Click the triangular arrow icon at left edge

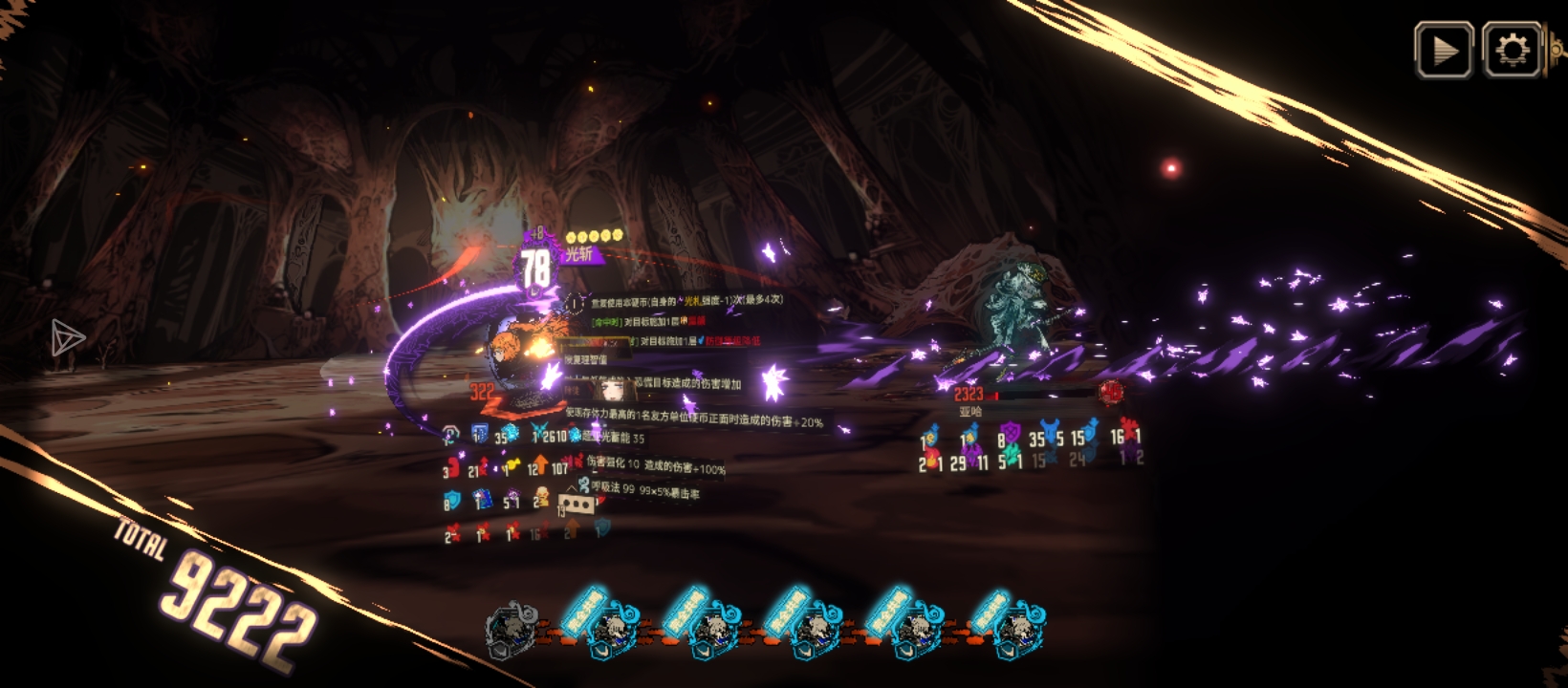click(x=67, y=337)
